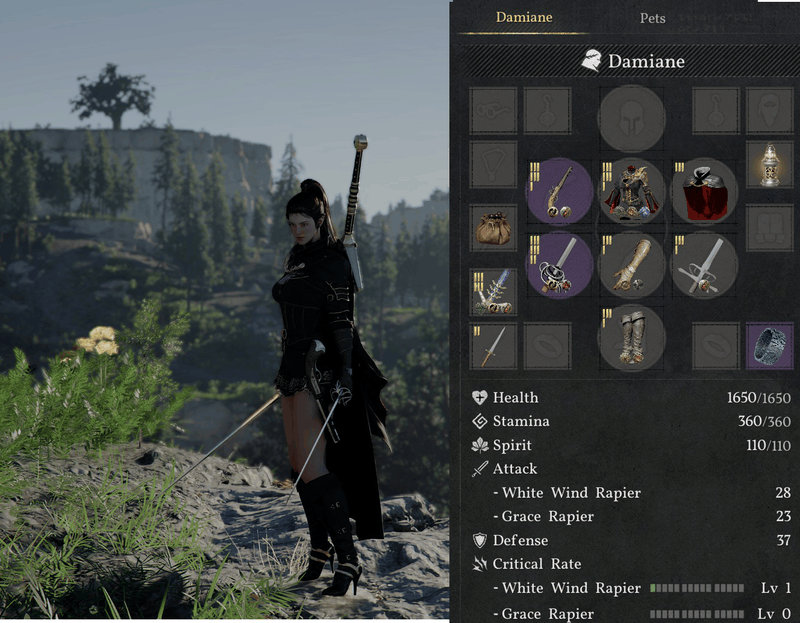
Task: Select the red cloak slot
Action: click(x=704, y=191)
